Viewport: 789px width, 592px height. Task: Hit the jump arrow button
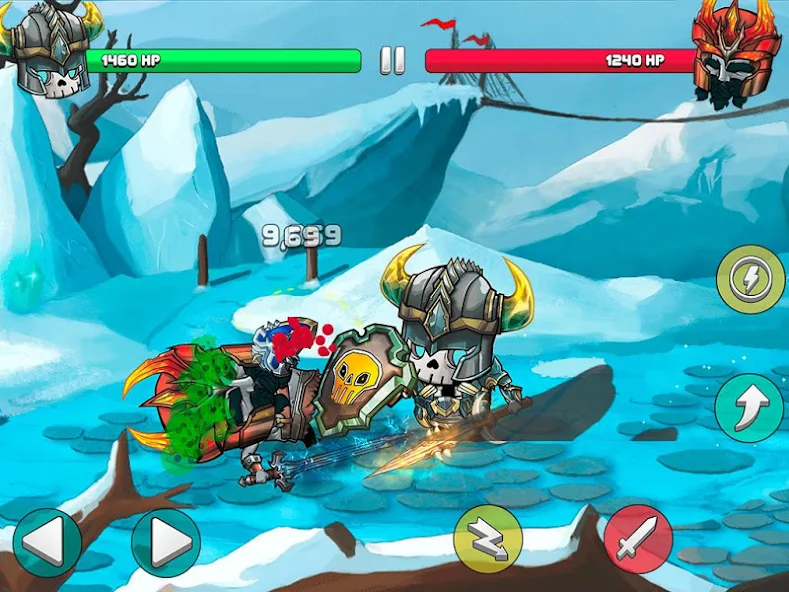[750, 407]
